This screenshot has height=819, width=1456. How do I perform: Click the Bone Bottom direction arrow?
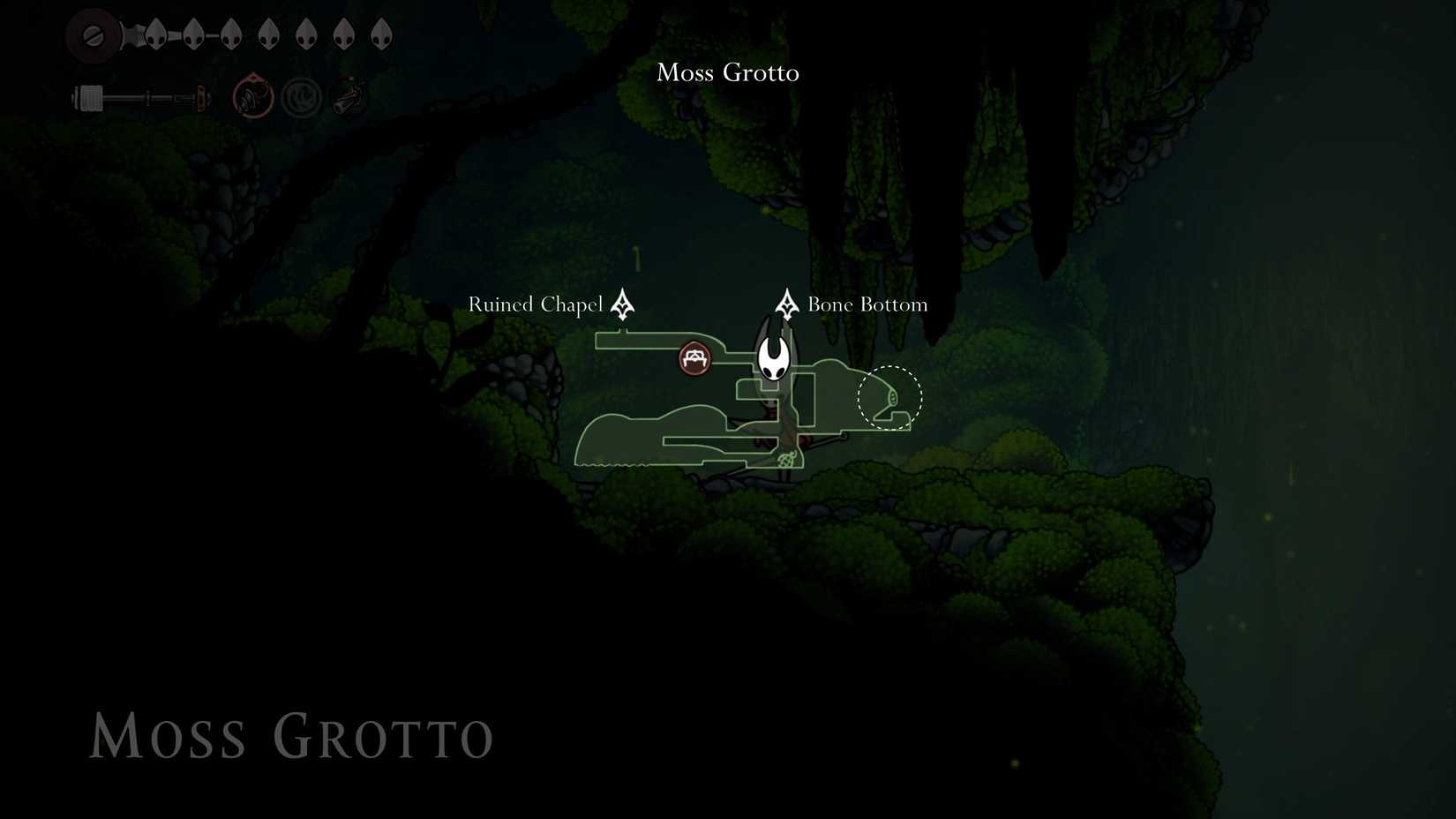(x=785, y=304)
